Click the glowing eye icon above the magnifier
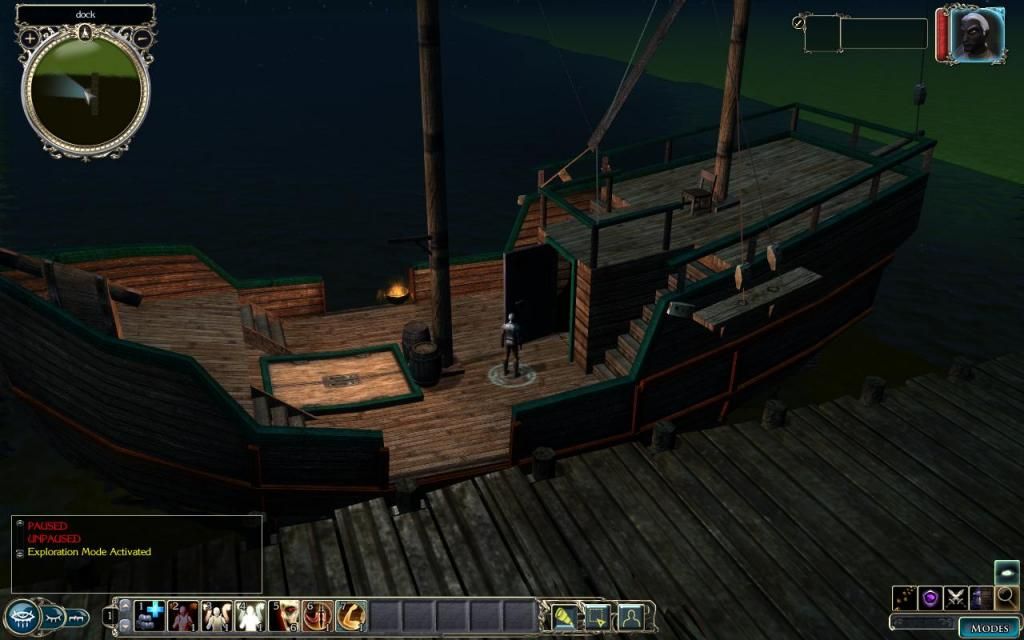Screen dimensions: 1024x640 [x=1007, y=572]
